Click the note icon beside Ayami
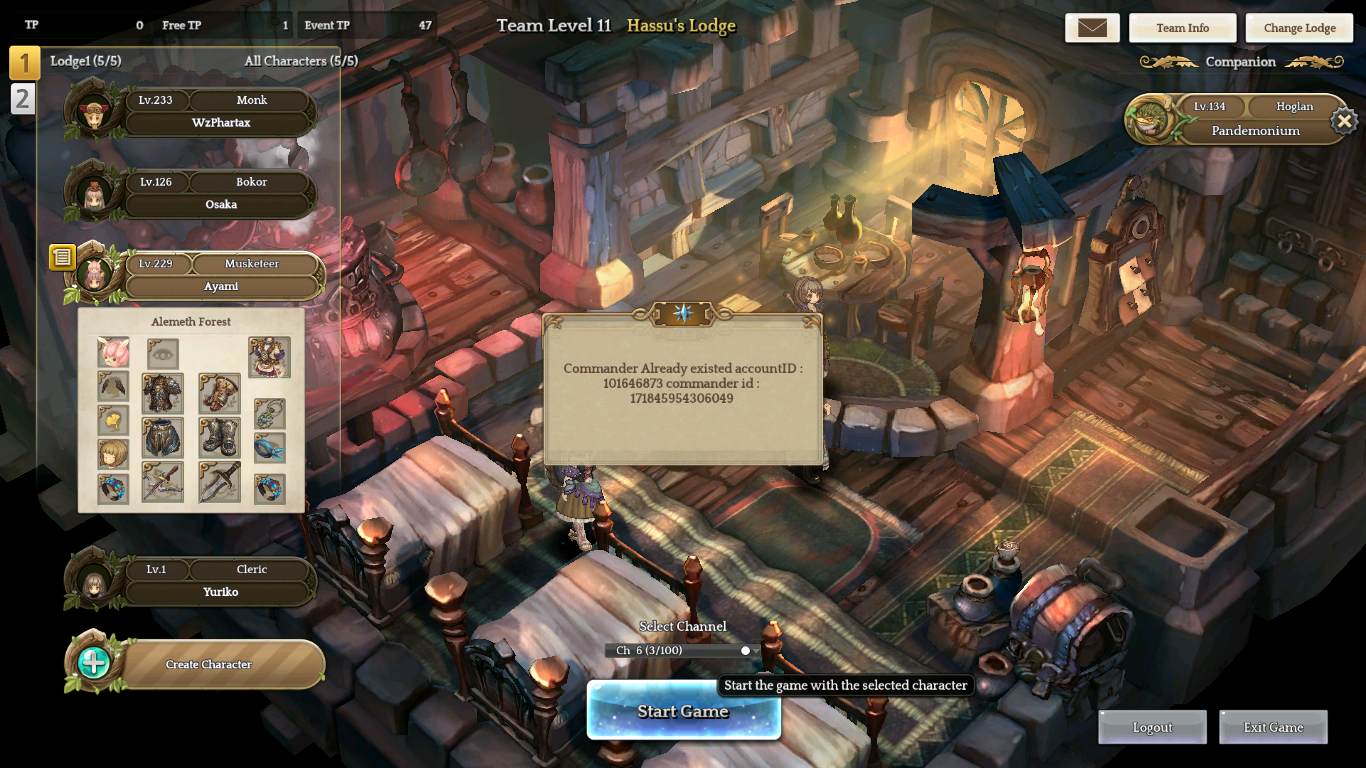Screen dimensions: 1366x768 (x=62, y=258)
